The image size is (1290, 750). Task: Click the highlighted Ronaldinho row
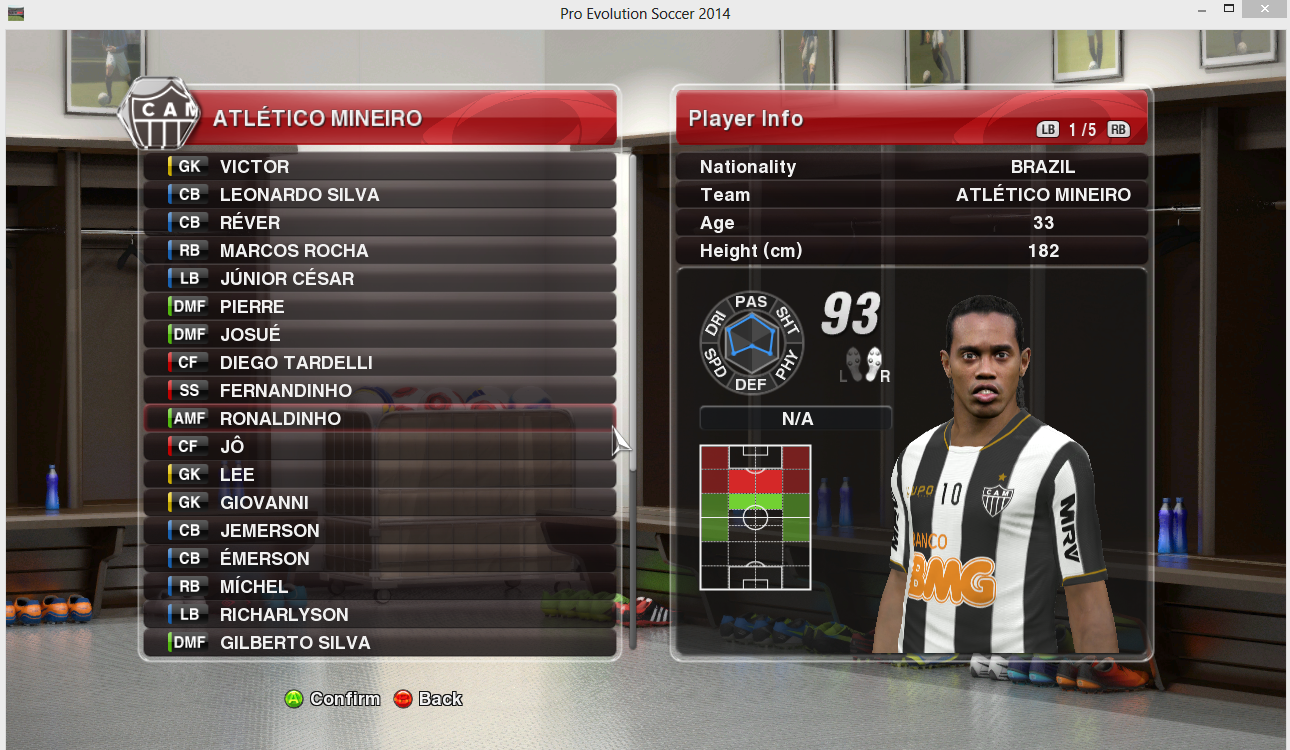[x=380, y=419]
